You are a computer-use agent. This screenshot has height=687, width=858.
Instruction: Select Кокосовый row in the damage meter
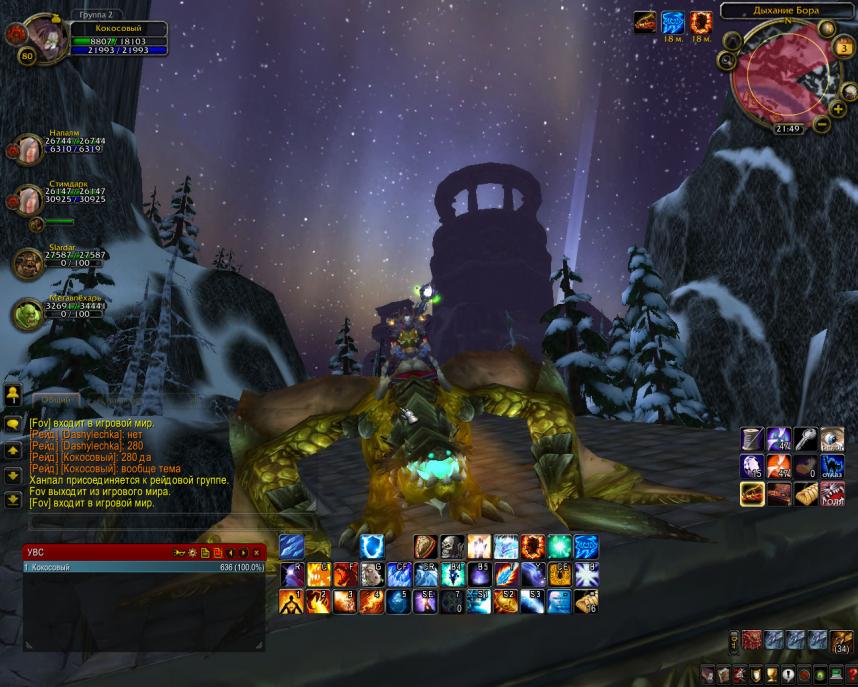tap(140, 567)
